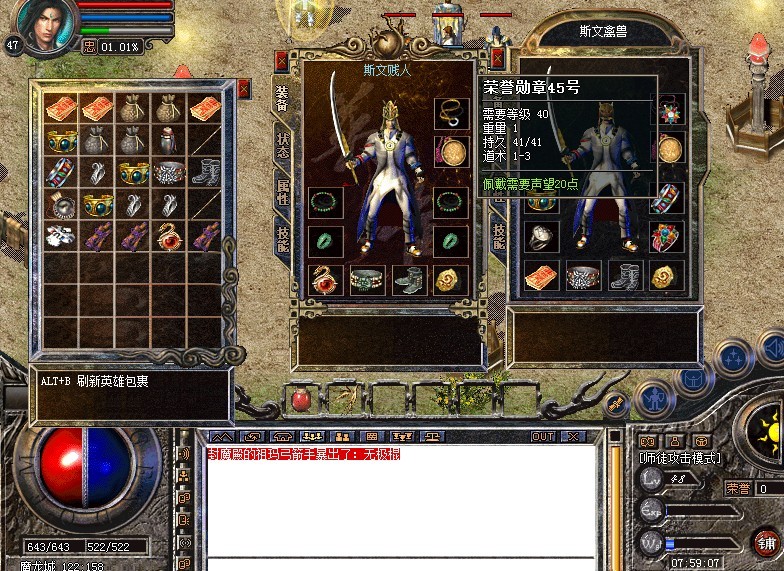Select the necklace slot on 斯文贱人's equipment
The width and height of the screenshot is (784, 571).
click(452, 112)
